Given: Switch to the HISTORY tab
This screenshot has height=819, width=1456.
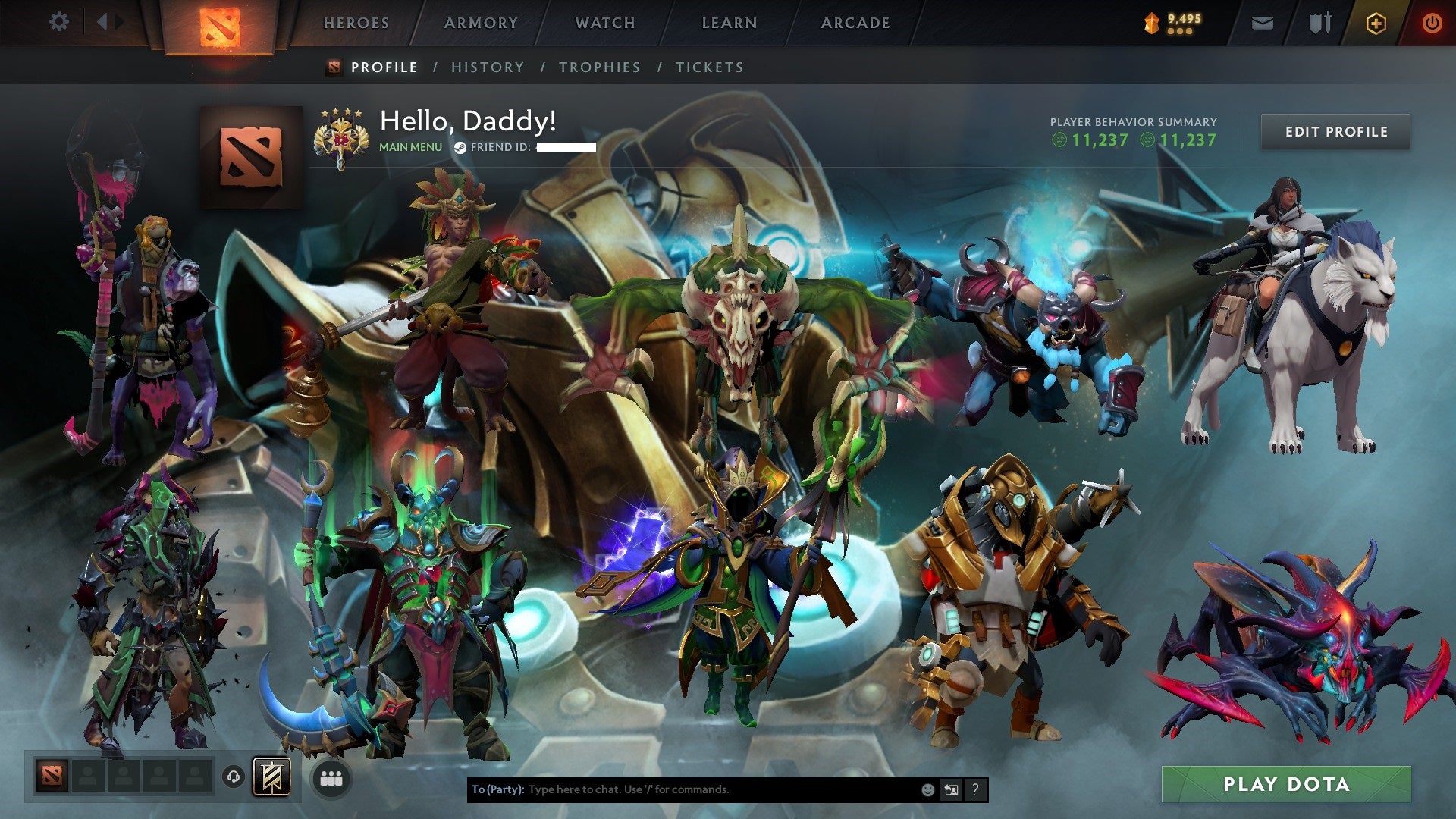Looking at the screenshot, I should tap(487, 67).
